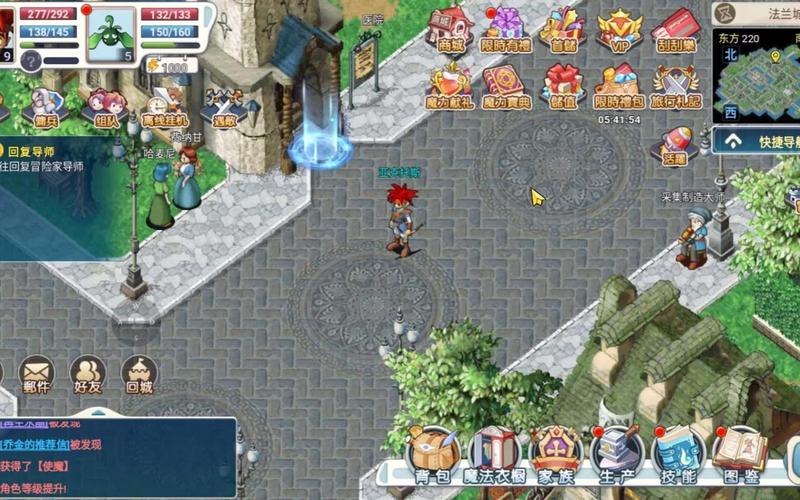Open the 旅行札記 travel journal
The image size is (800, 500).
(675, 85)
